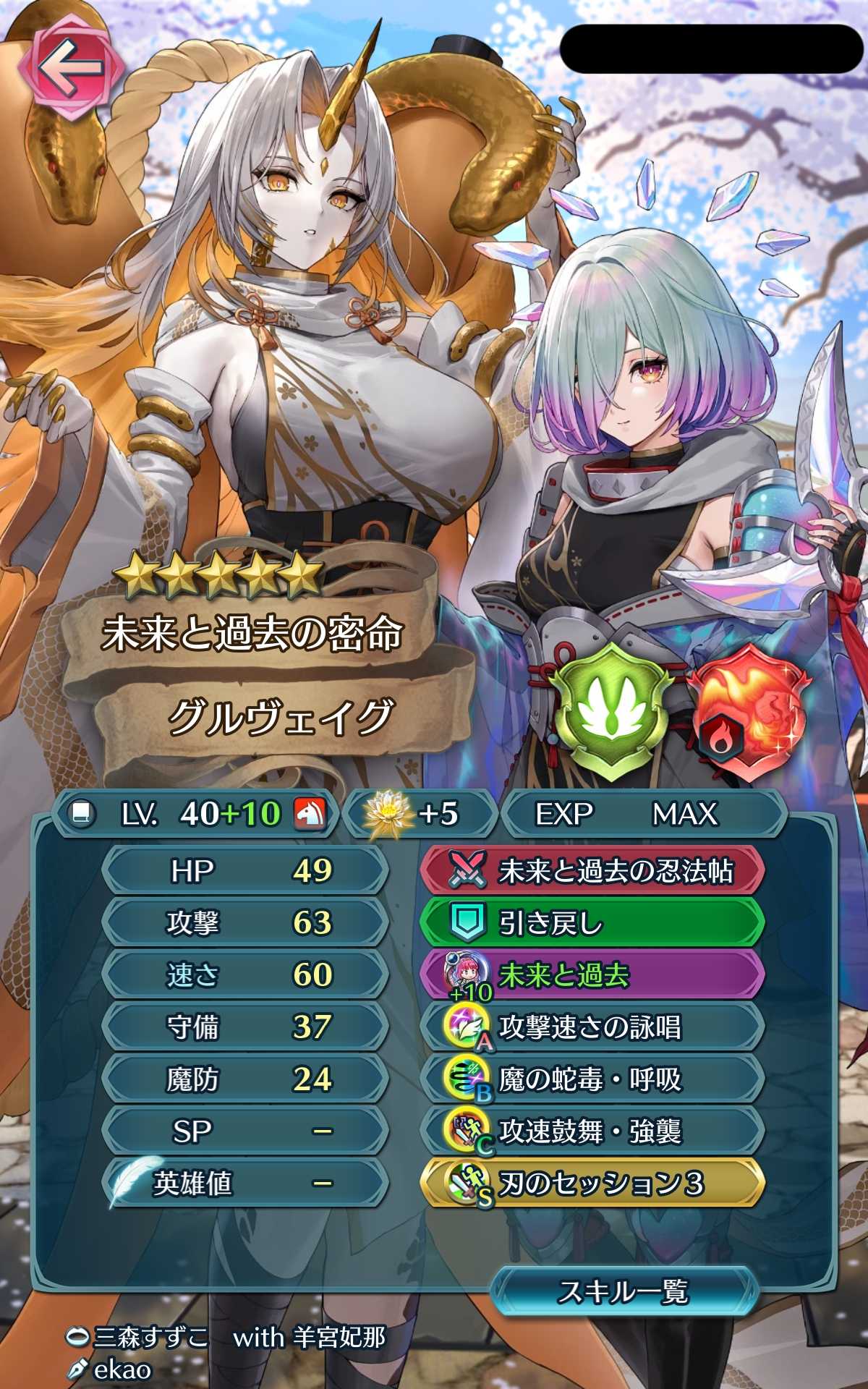Tap the 攻撃 attack stat row

[x=246, y=923]
